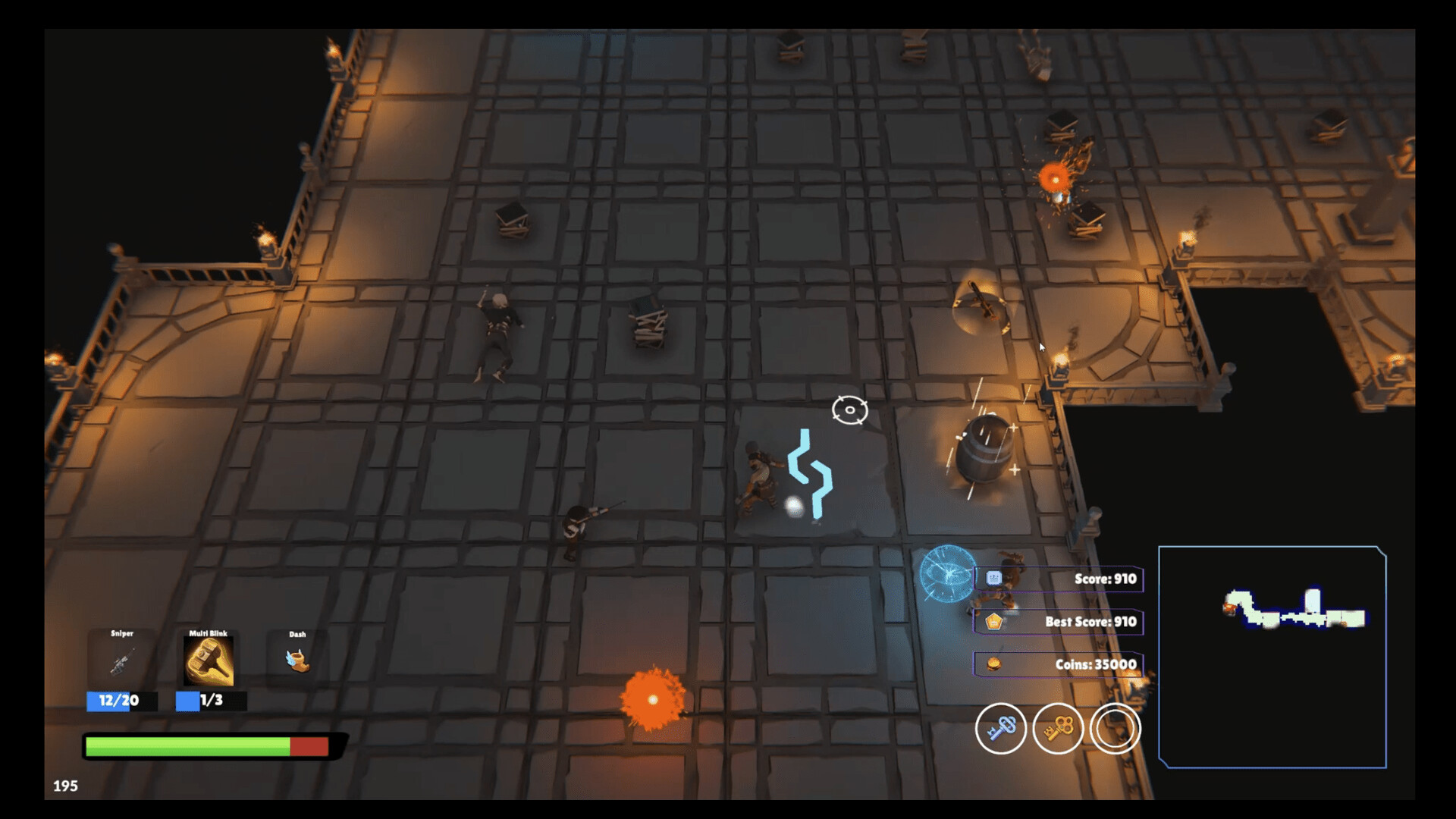This screenshot has height=819, width=1456.
Task: Click the crosshair targeting reticle
Action: [849, 409]
